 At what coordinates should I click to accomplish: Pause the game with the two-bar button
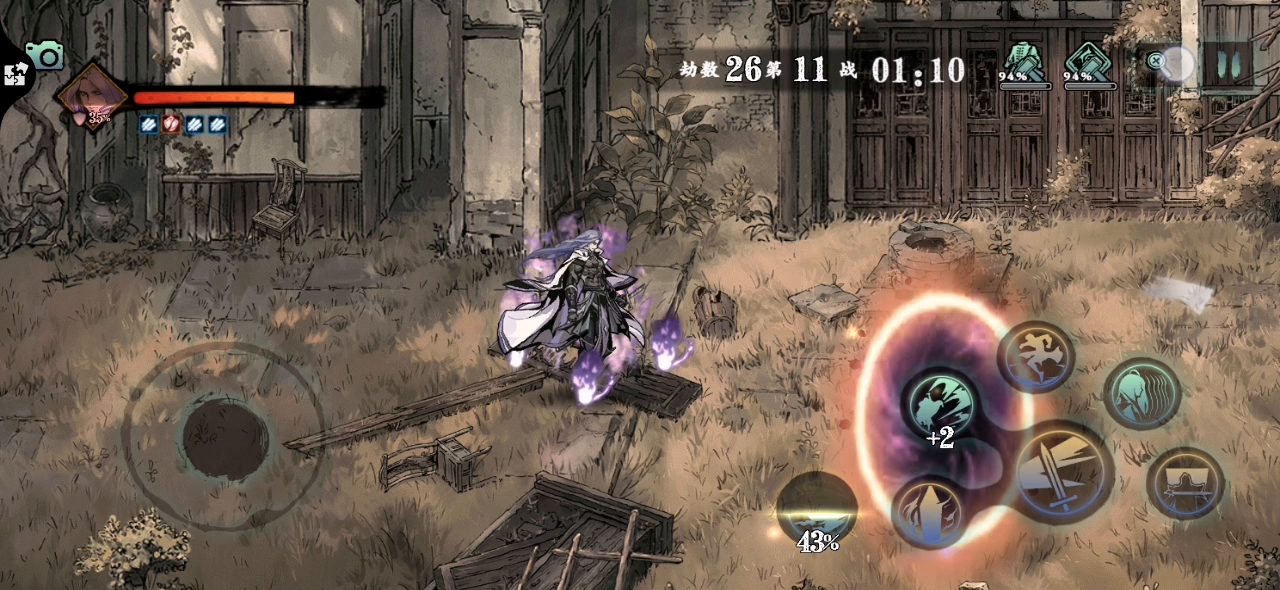pos(1227,66)
